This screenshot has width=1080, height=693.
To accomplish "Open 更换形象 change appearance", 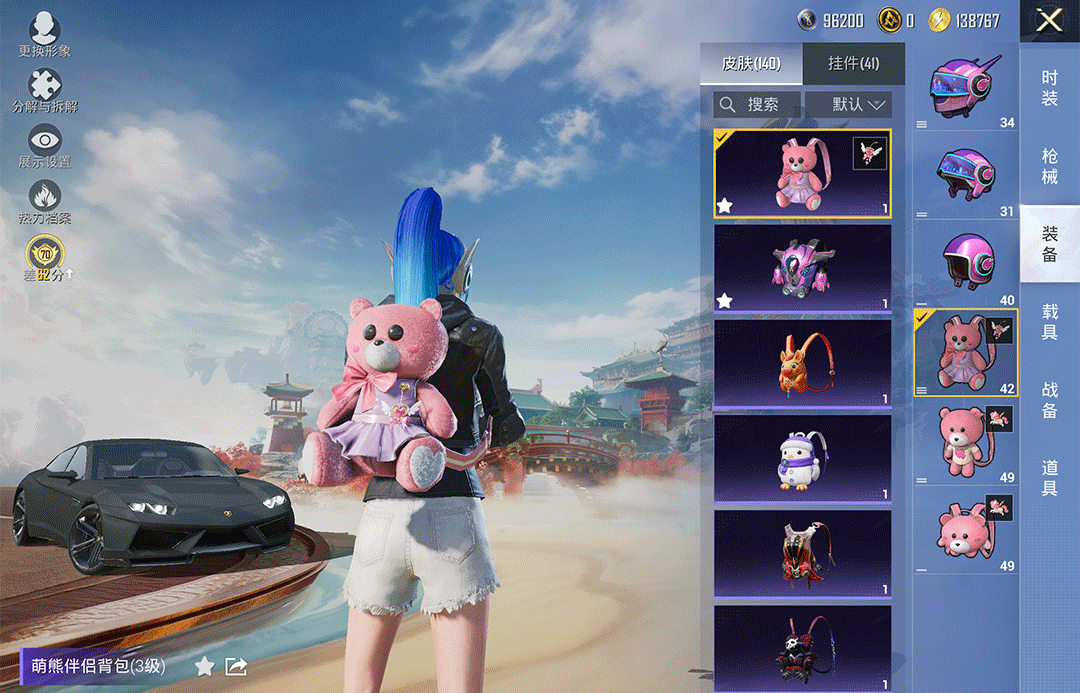I will coord(45,35).
